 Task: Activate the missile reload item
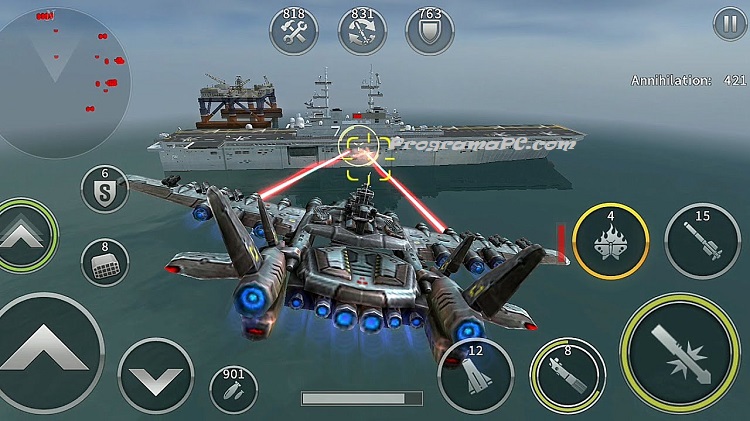(362, 30)
